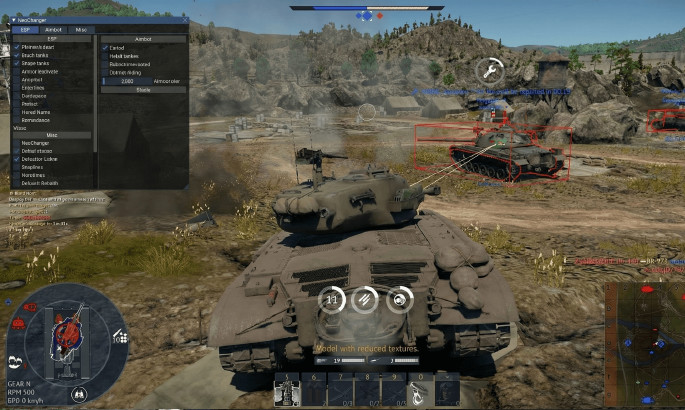Viewport: 685px width, 410px height.
Task: Use the hook item in slot 0
Action: click(421, 390)
